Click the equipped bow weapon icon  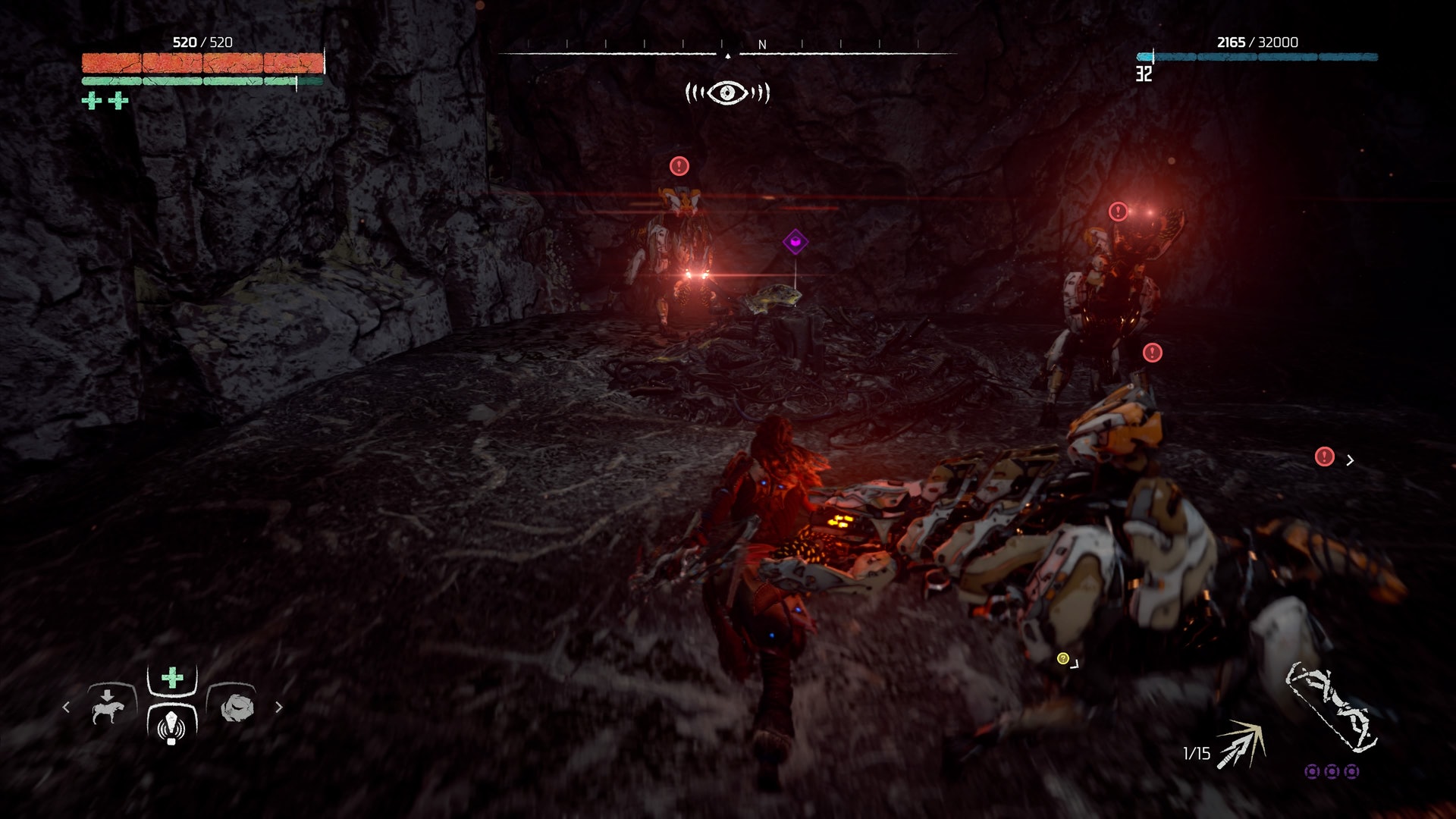pos(1331,707)
